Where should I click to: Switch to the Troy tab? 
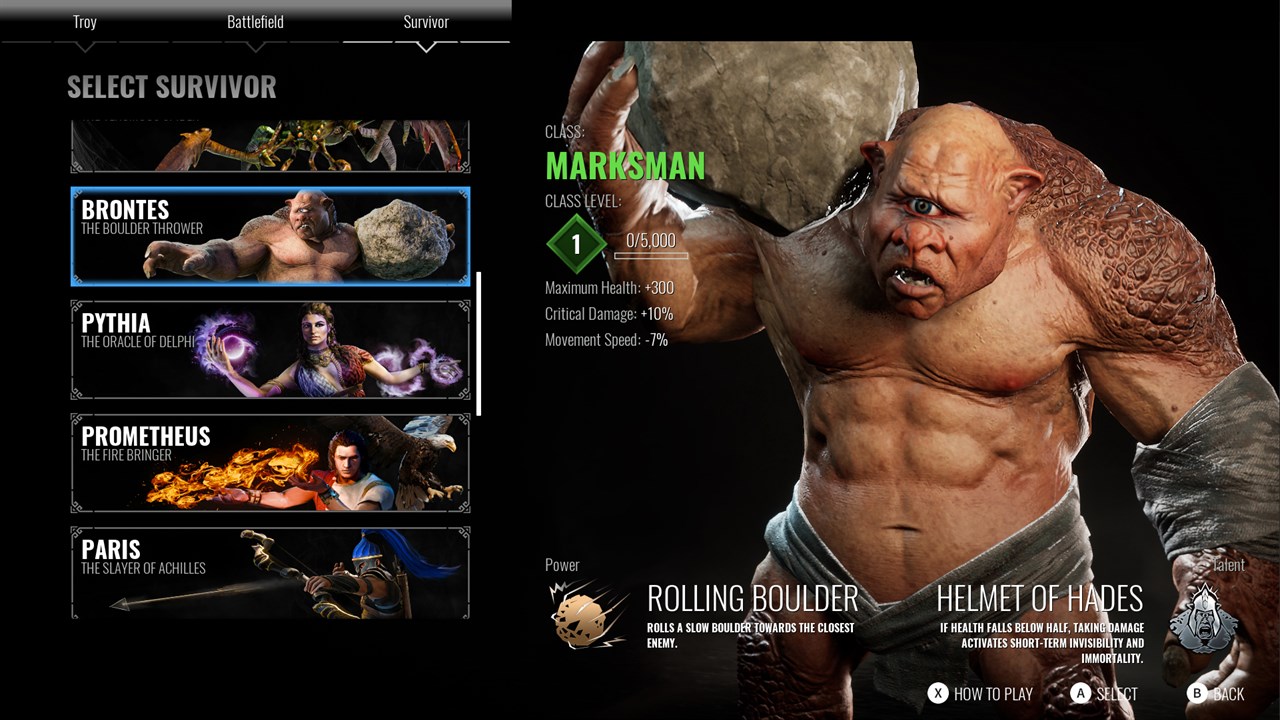[x=85, y=22]
